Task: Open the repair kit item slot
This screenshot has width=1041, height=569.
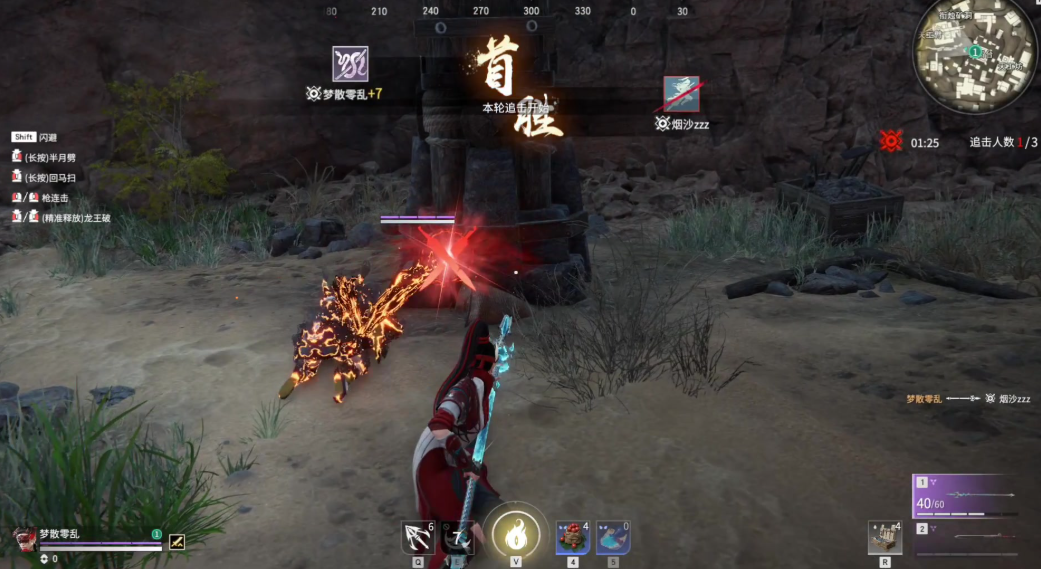Action: click(x=884, y=537)
